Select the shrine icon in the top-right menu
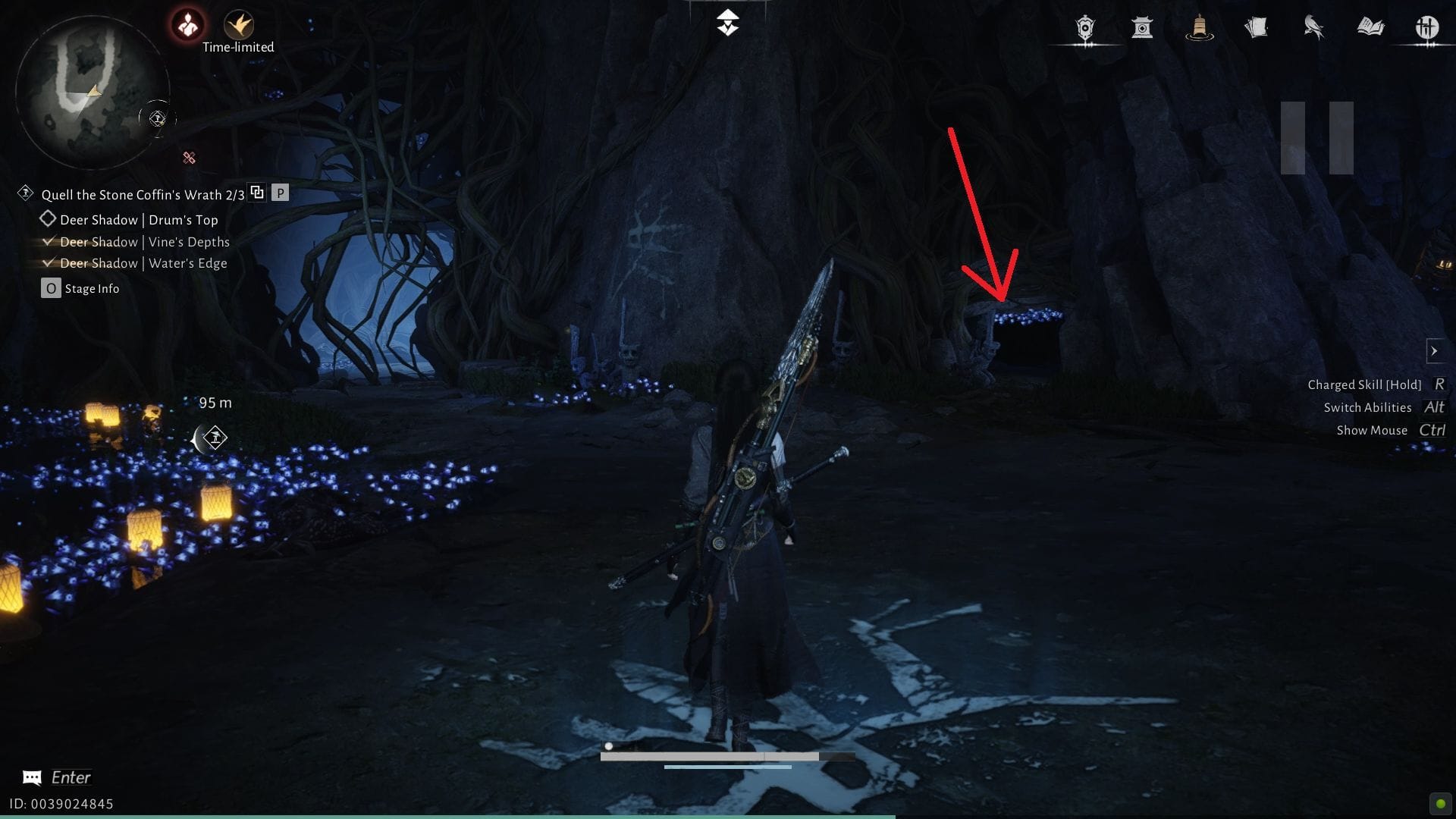The height and width of the screenshot is (819, 1456). pyautogui.click(x=1143, y=26)
